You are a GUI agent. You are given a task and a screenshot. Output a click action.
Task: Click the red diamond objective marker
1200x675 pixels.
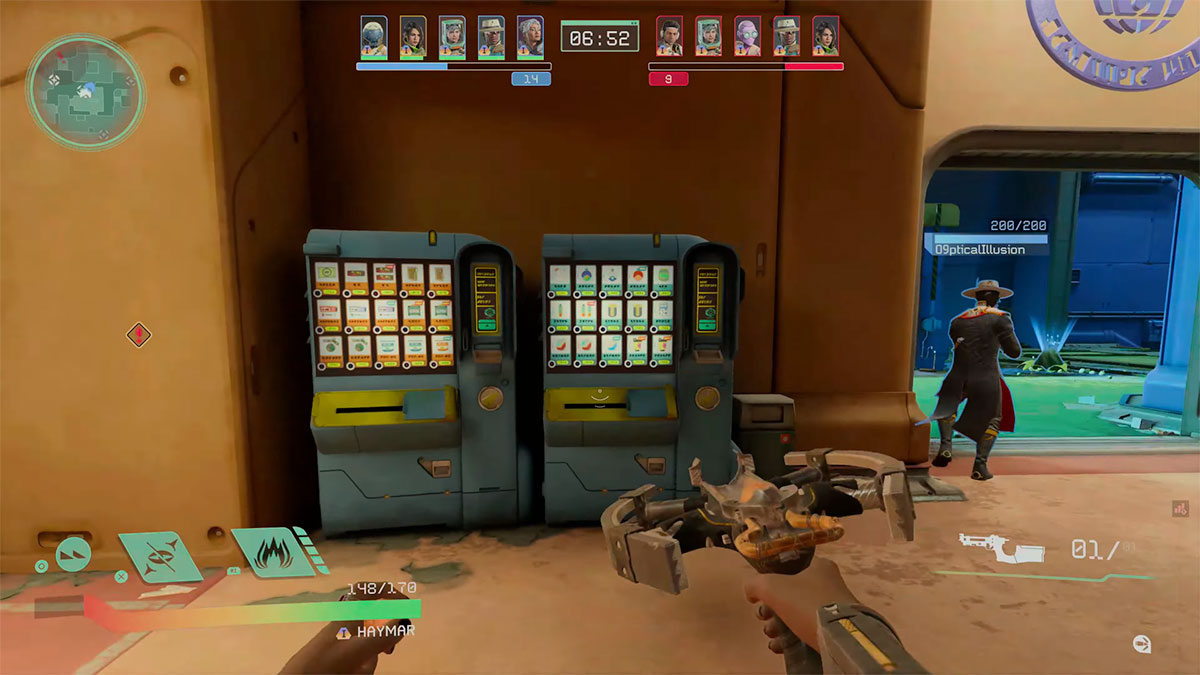(x=139, y=334)
